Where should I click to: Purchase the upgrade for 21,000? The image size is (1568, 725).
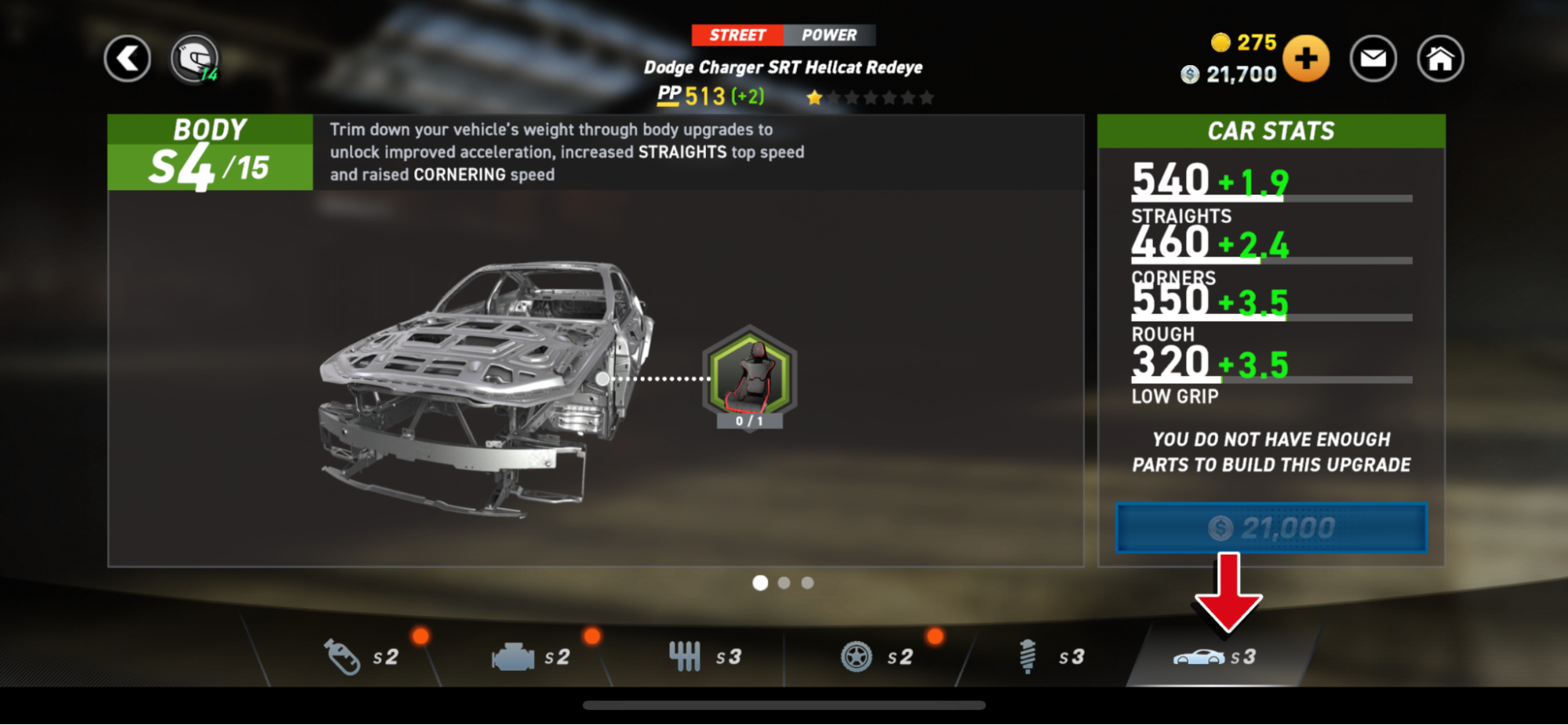pyautogui.click(x=1270, y=527)
